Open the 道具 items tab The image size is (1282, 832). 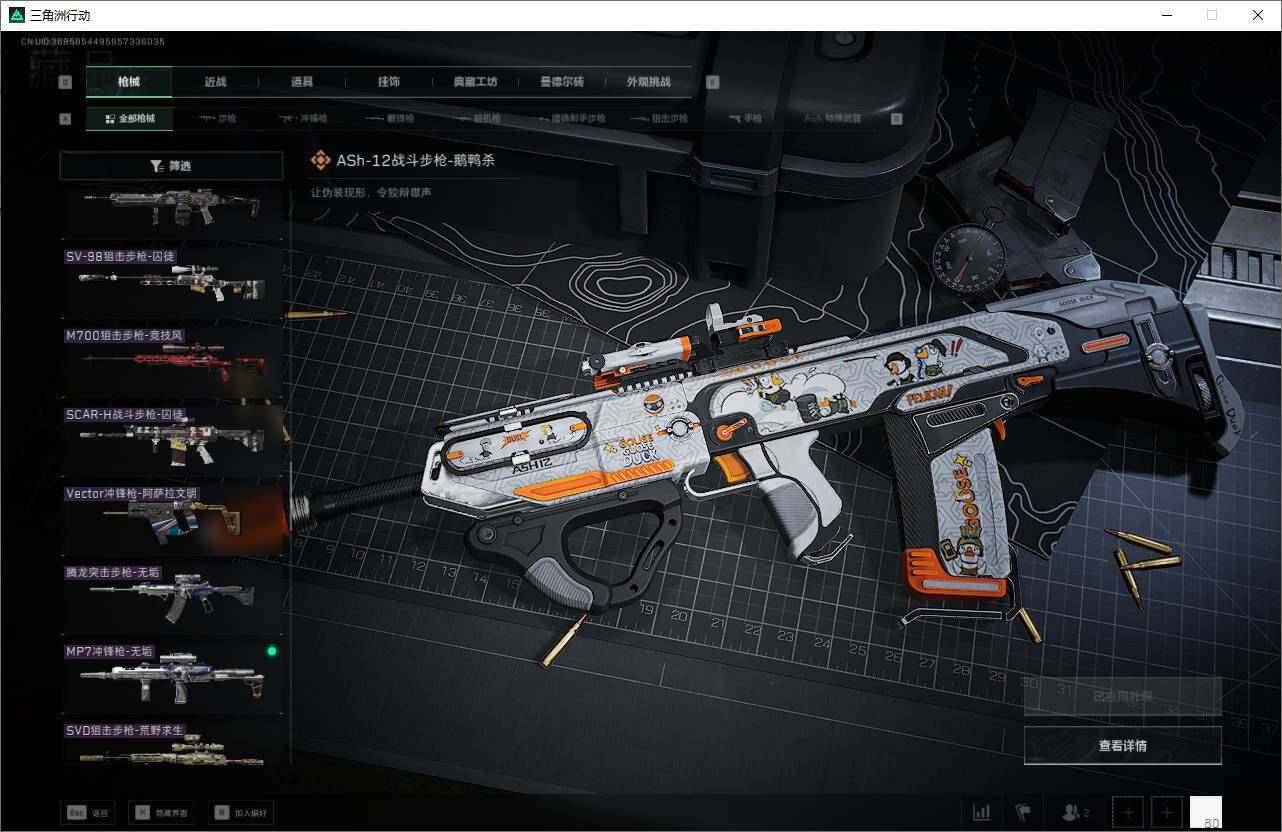tap(301, 82)
